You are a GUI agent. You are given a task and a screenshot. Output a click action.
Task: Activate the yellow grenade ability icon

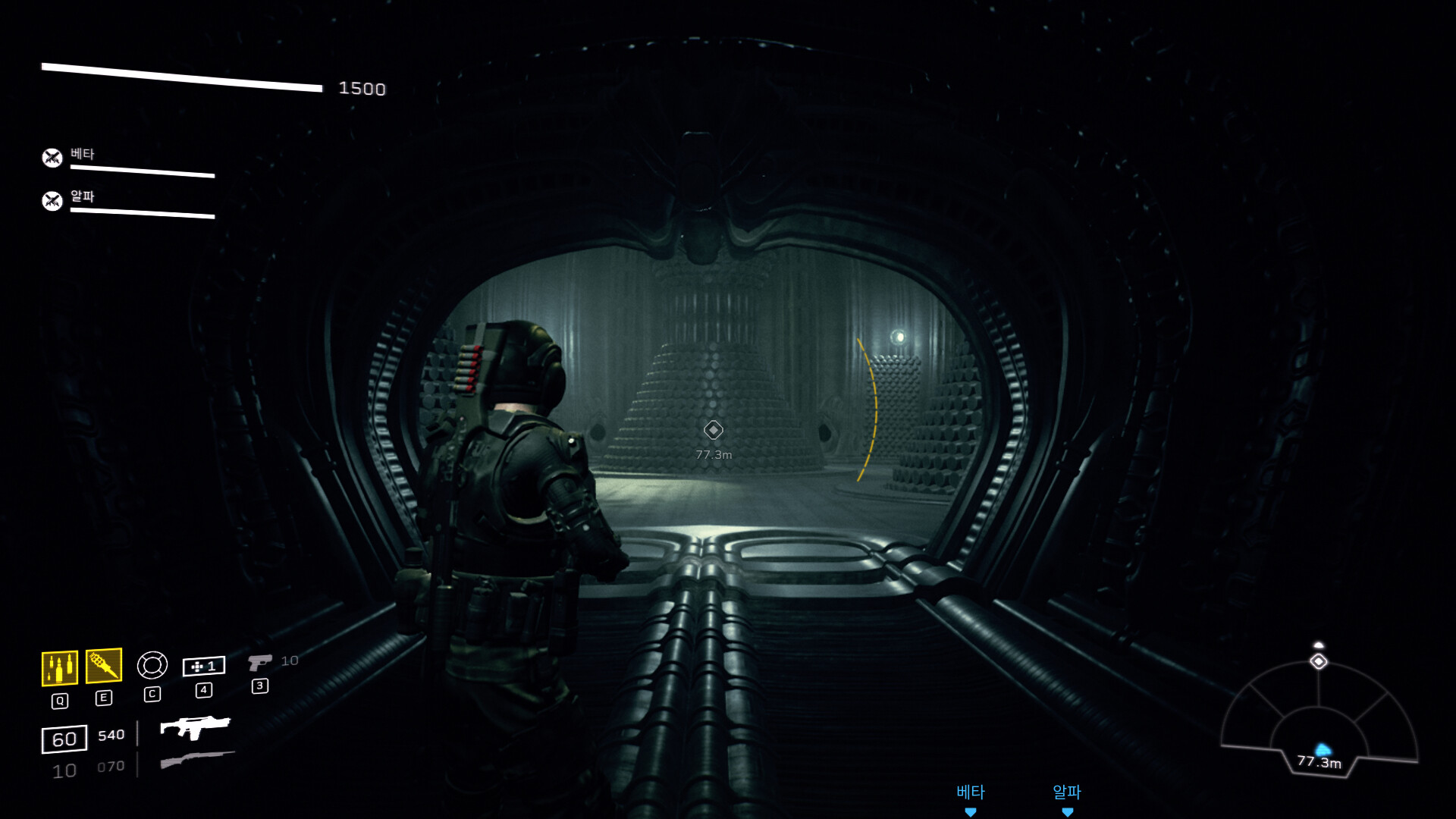coord(104,666)
